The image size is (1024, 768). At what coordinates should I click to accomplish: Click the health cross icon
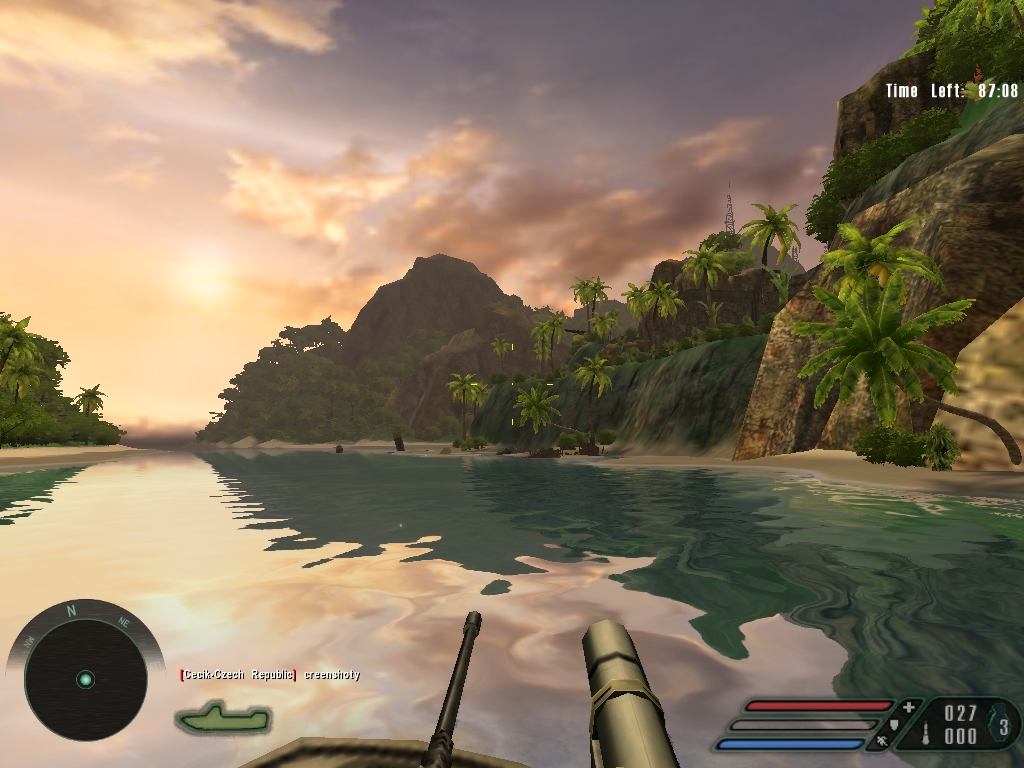(908, 708)
